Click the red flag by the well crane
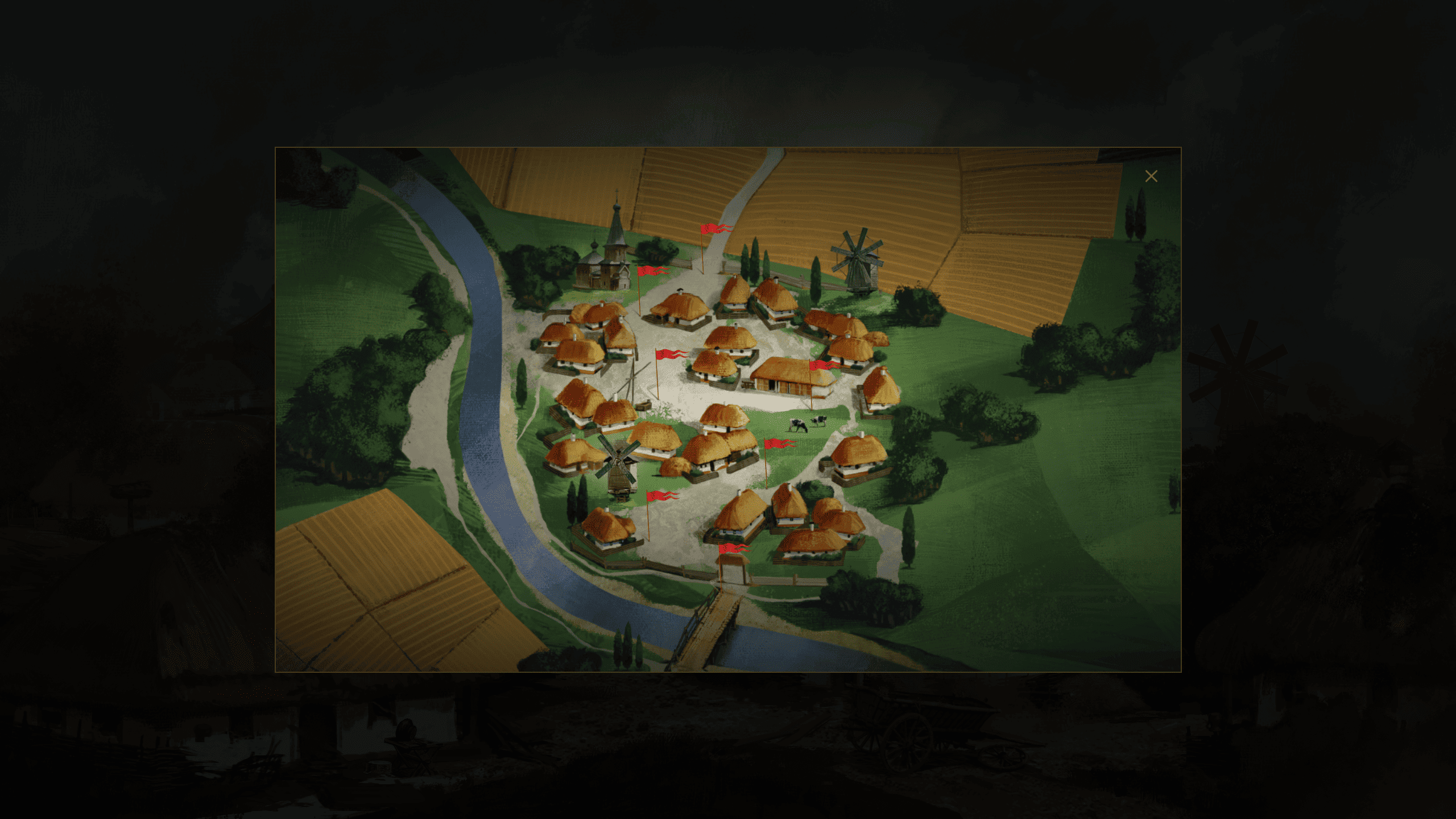Screen dimensions: 1456x819 669,354
